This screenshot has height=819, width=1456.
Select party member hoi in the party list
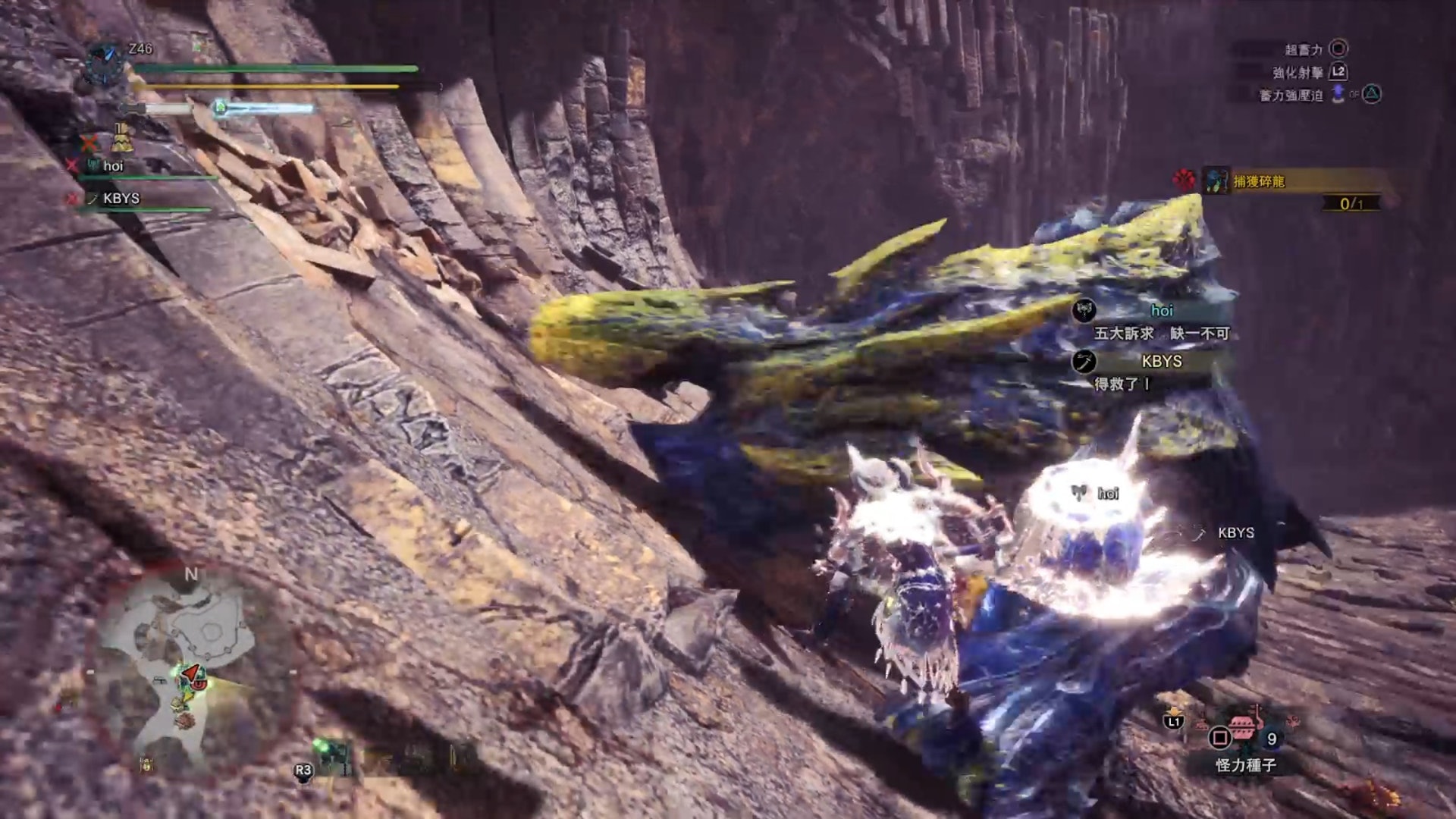[x=114, y=166]
